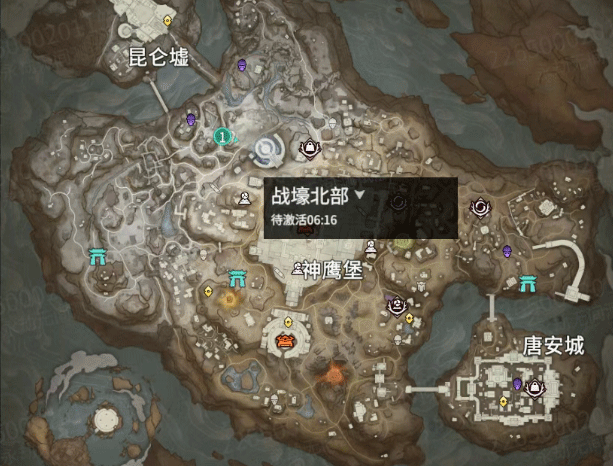This screenshot has height=466, width=613.
Task: Select the bell marker inside 唐安城
Action: click(535, 386)
